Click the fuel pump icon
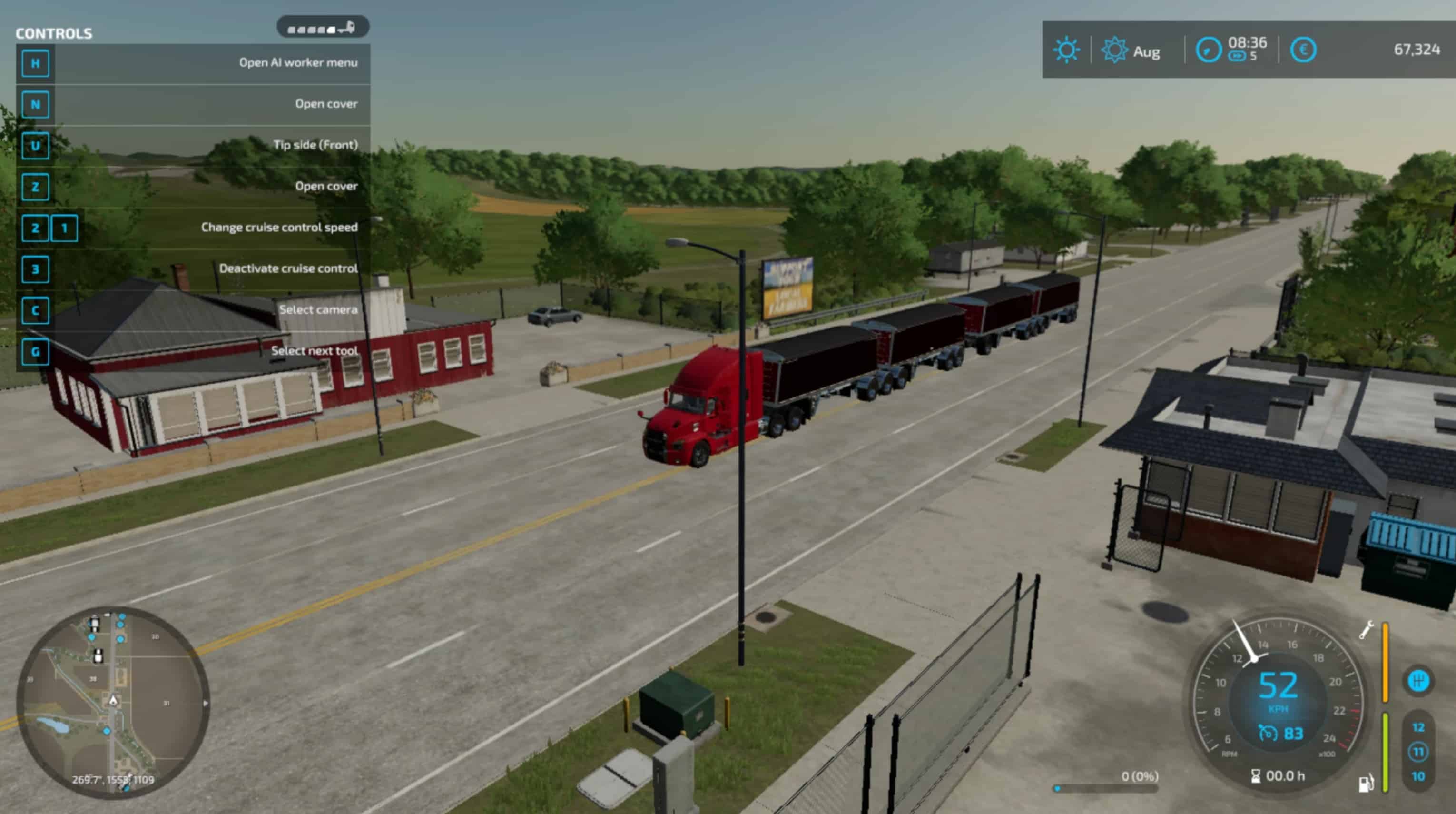The image size is (1456, 814). 1366,784
